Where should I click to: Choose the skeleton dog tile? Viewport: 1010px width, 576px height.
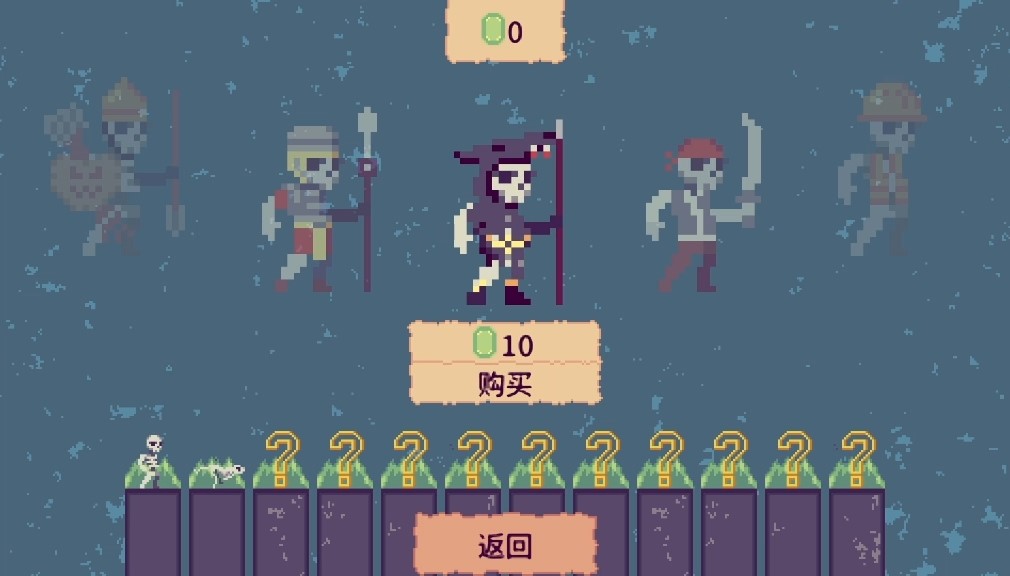point(217,469)
